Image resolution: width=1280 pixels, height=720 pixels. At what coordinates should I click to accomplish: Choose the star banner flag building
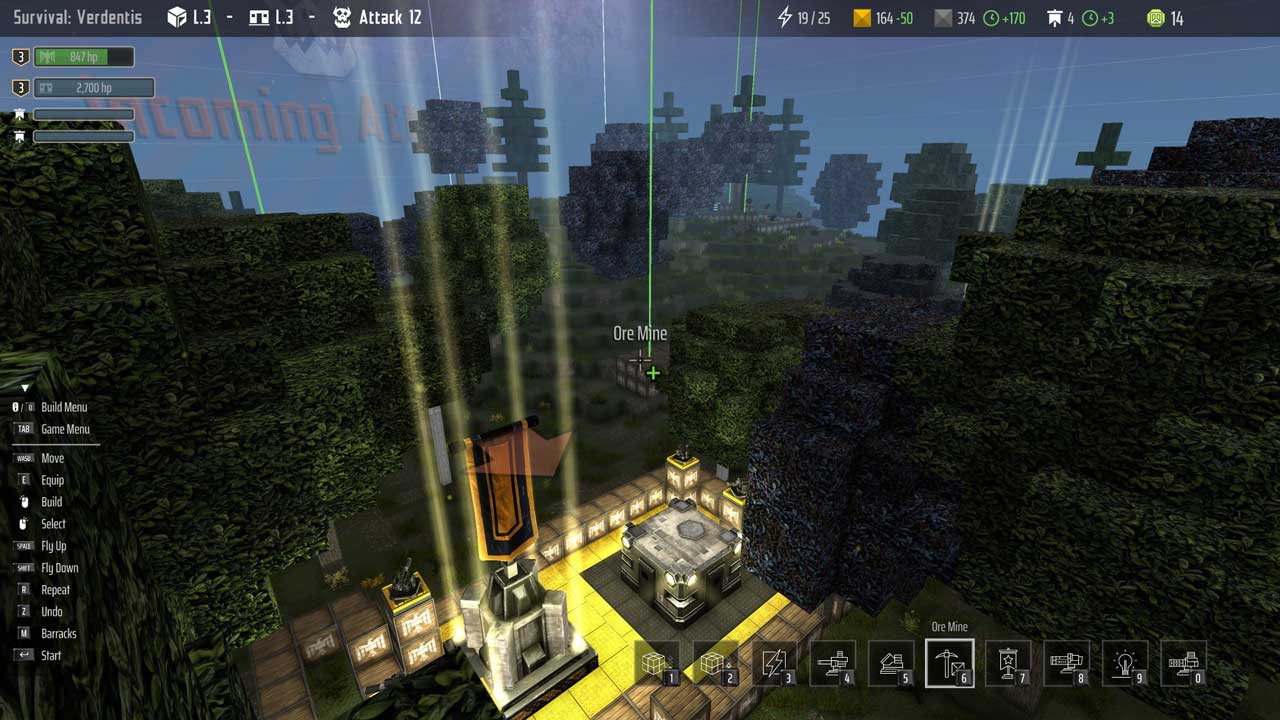coord(1008,664)
